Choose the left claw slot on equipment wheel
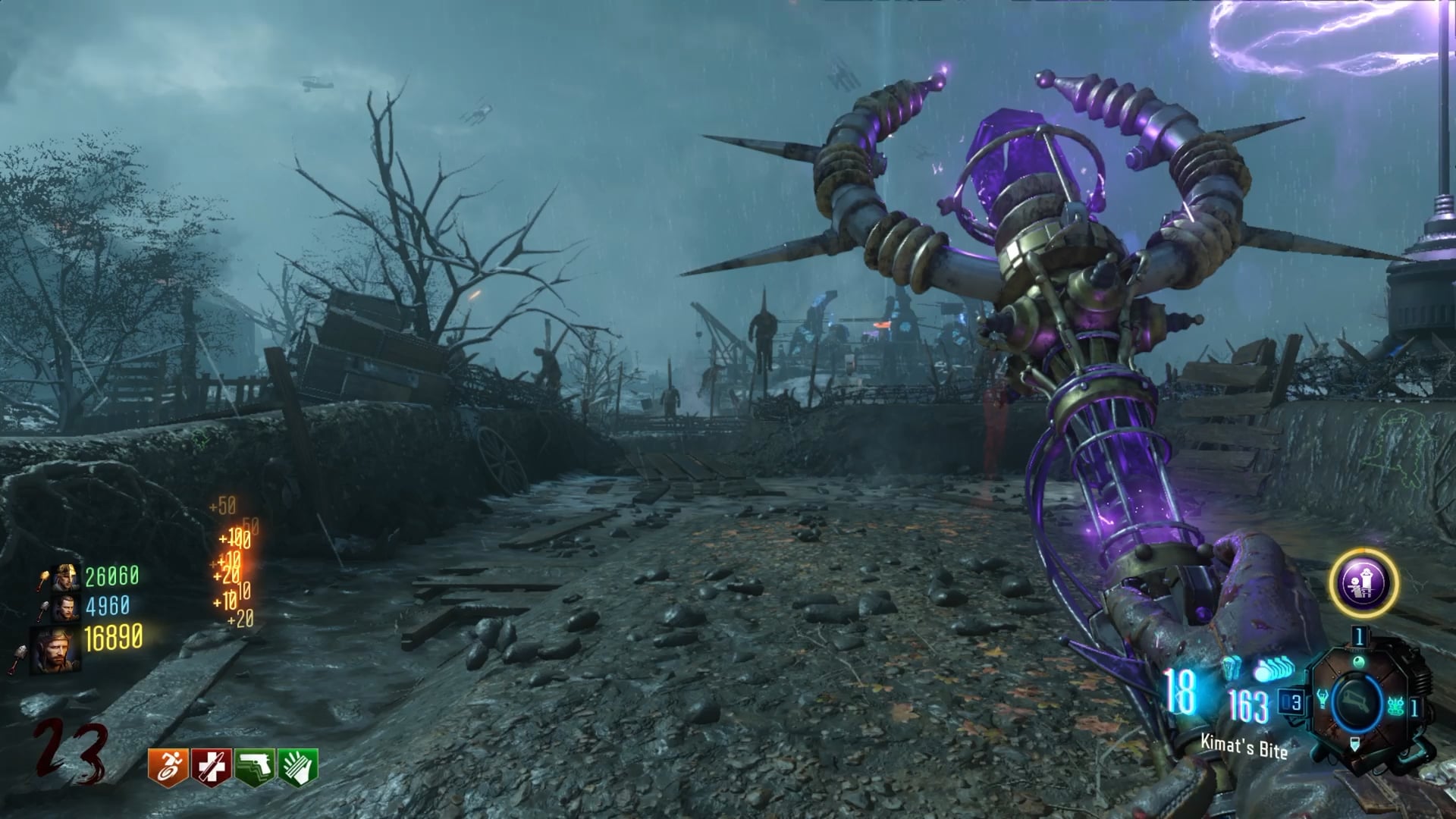Viewport: 1456px width, 819px height. point(1324,700)
